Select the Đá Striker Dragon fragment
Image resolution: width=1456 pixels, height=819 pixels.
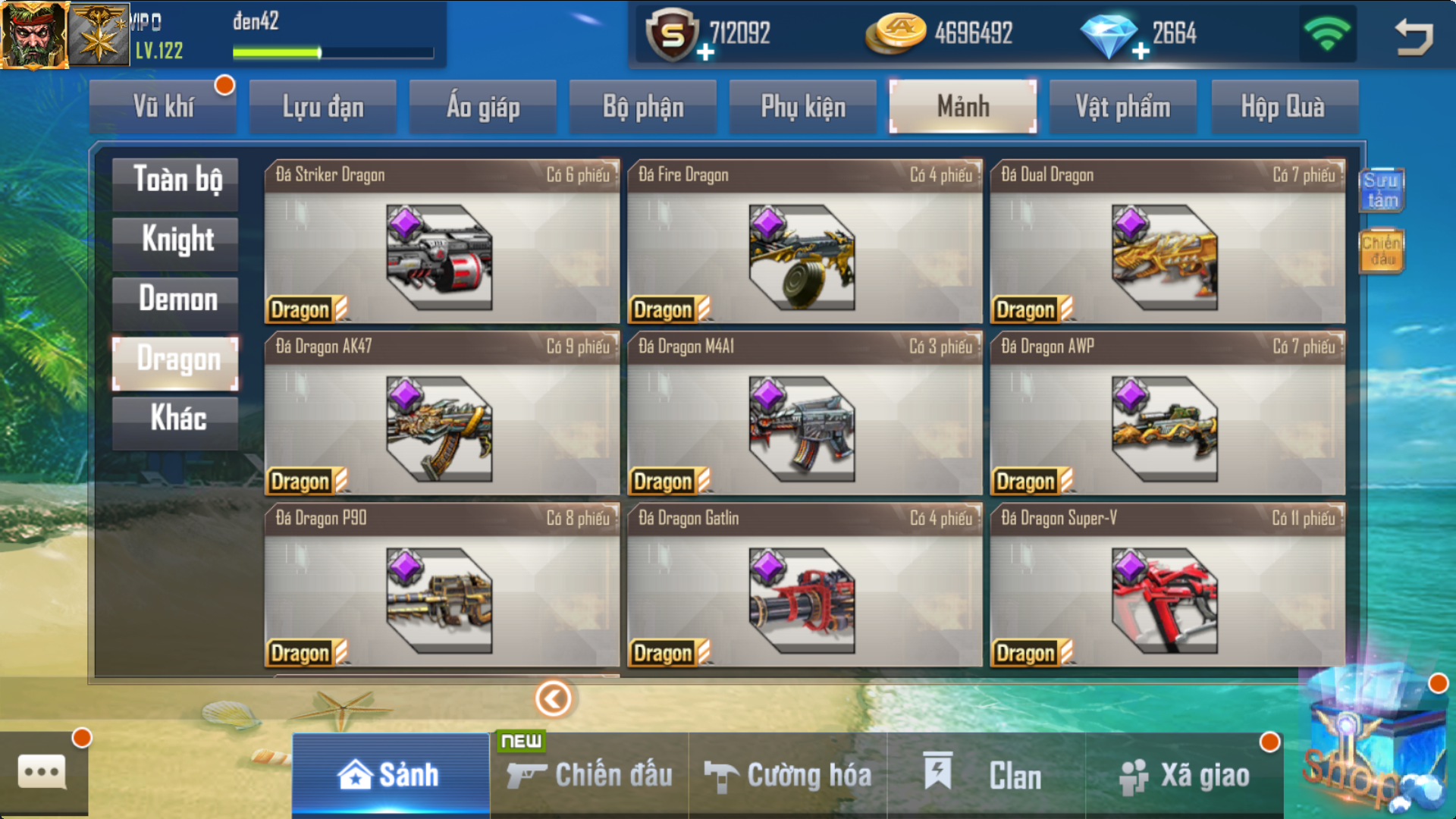click(441, 243)
